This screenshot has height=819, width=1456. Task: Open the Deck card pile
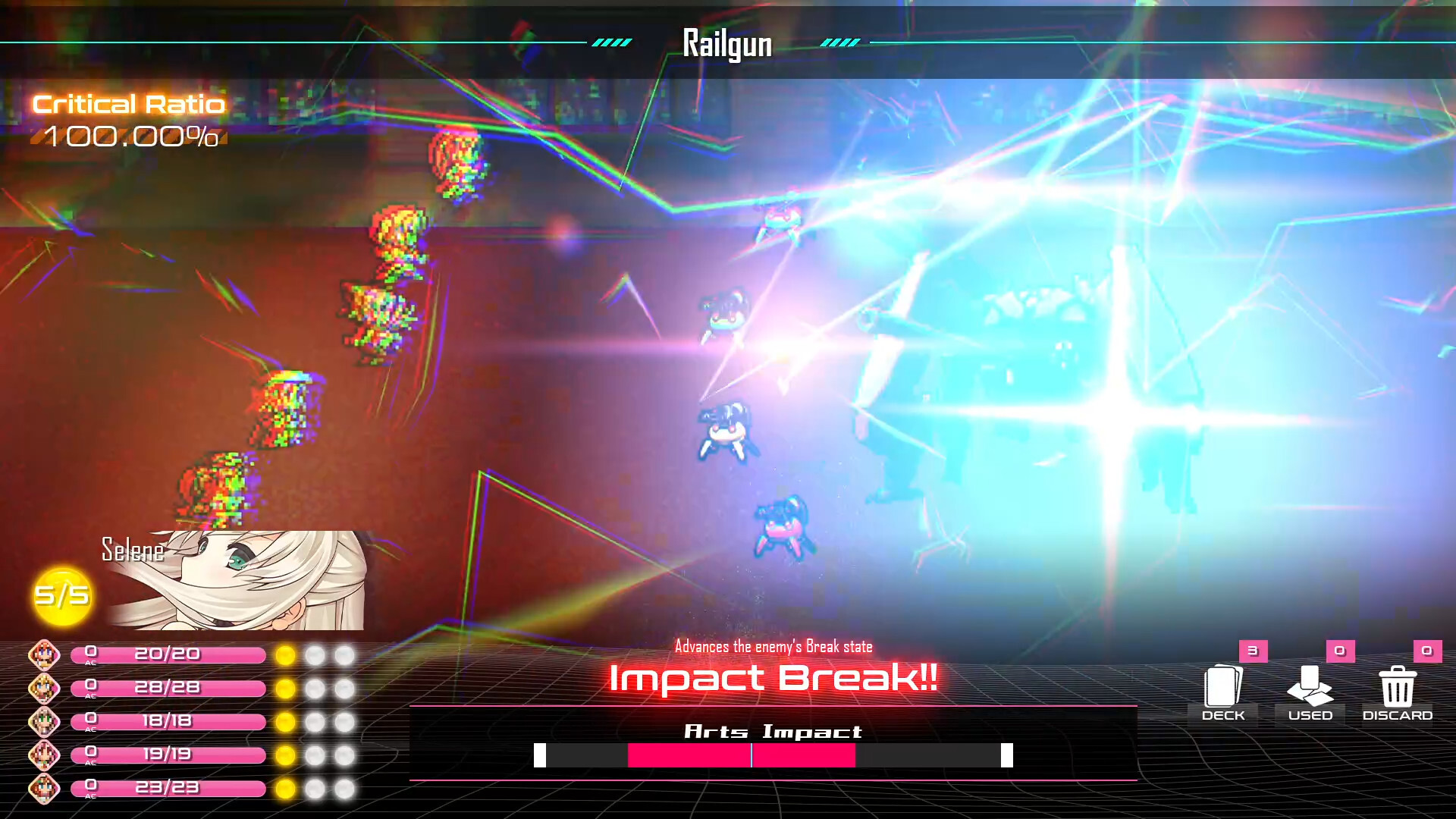(x=1222, y=689)
